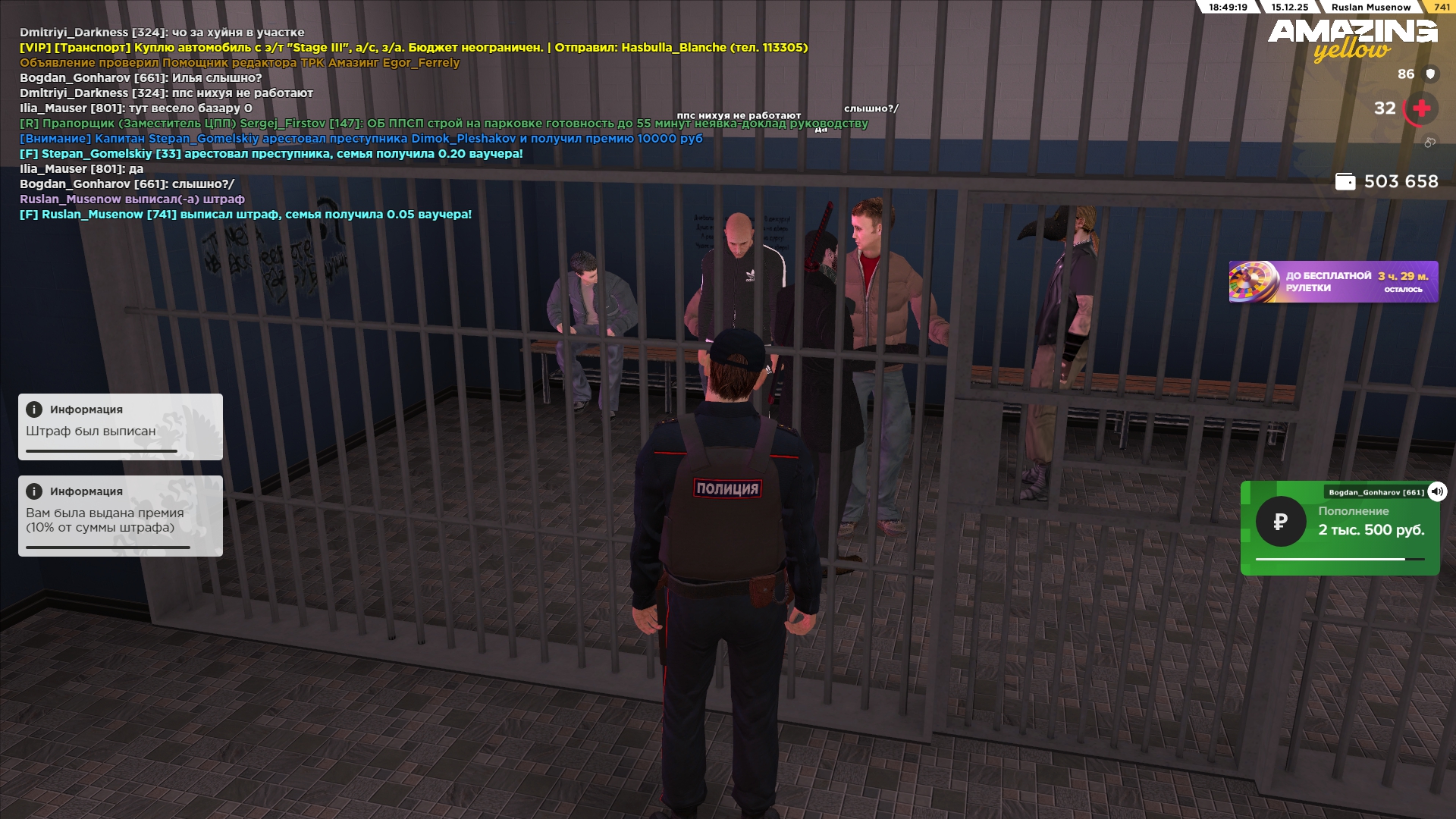Toggle the speaker icon beside Bogdan_Gonharov
The height and width of the screenshot is (819, 1456).
[1436, 491]
